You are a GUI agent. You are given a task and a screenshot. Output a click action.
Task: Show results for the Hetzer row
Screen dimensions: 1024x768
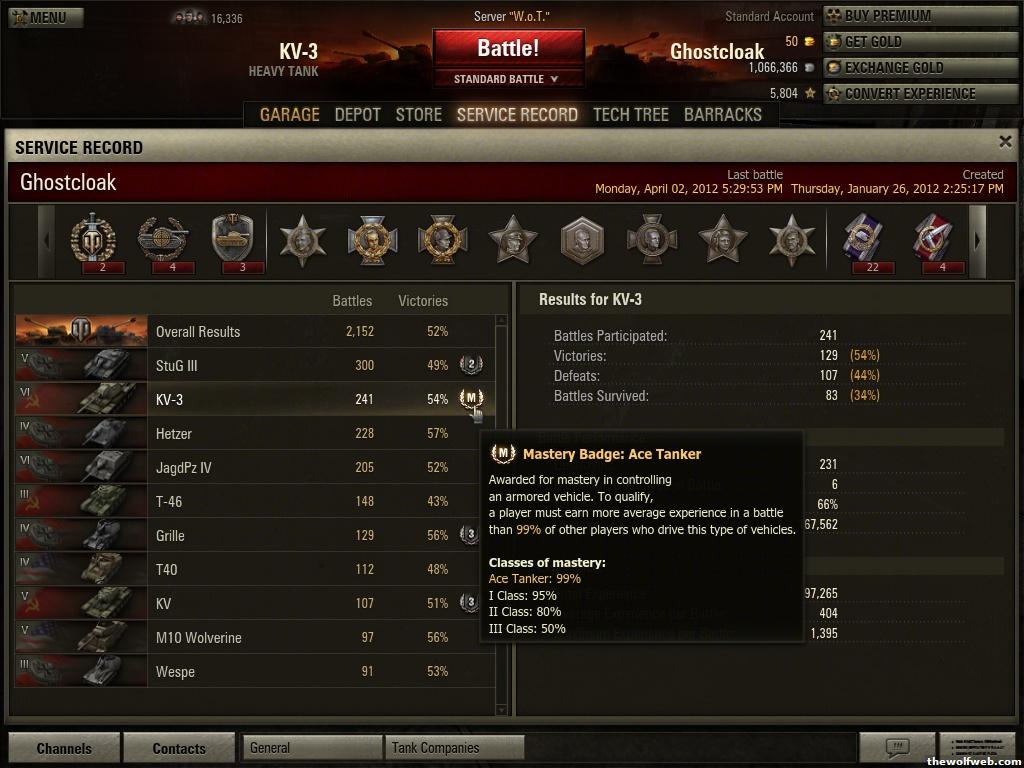tap(254, 434)
